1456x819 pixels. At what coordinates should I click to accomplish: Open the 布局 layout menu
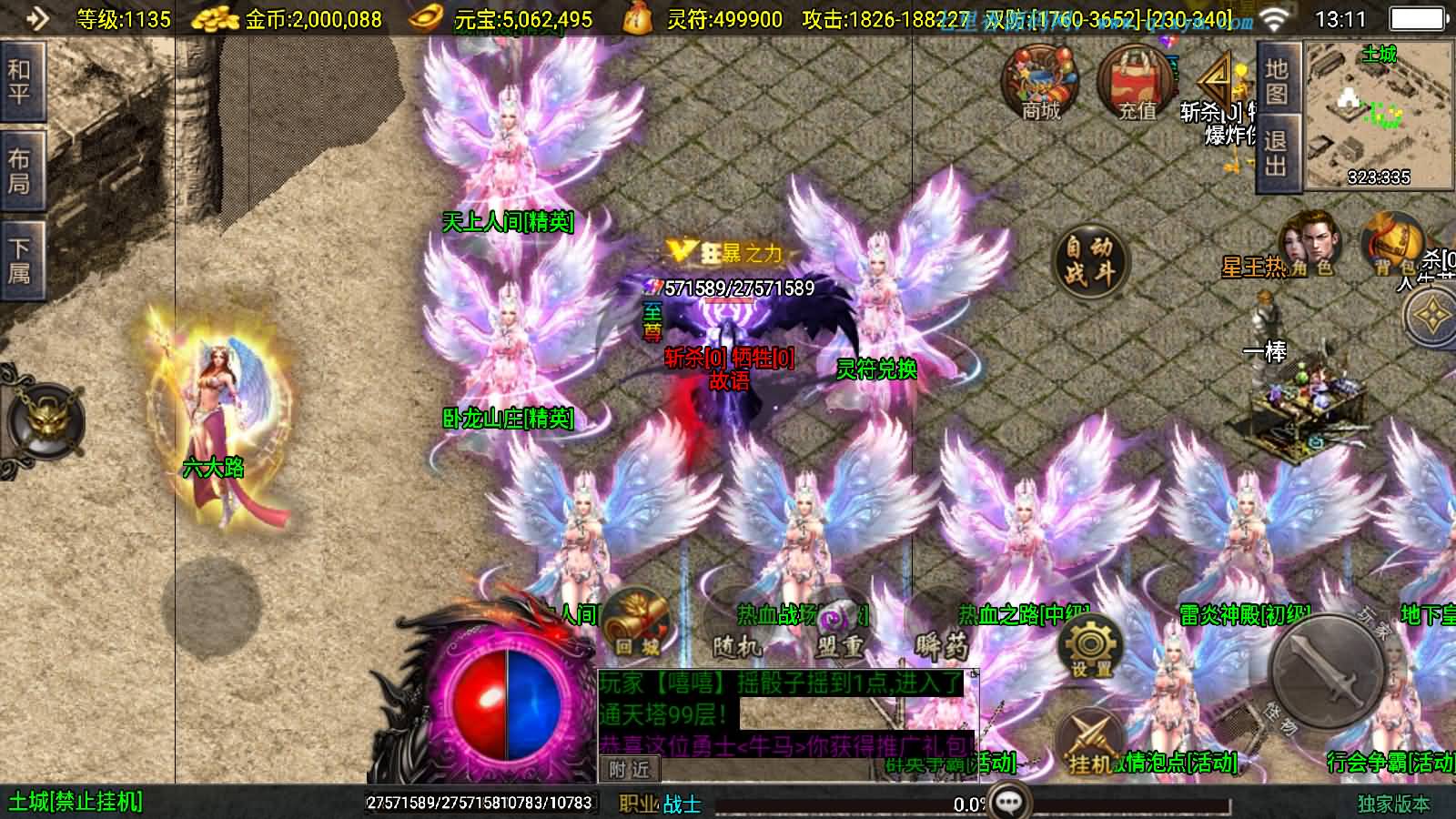pyautogui.click(x=20, y=171)
